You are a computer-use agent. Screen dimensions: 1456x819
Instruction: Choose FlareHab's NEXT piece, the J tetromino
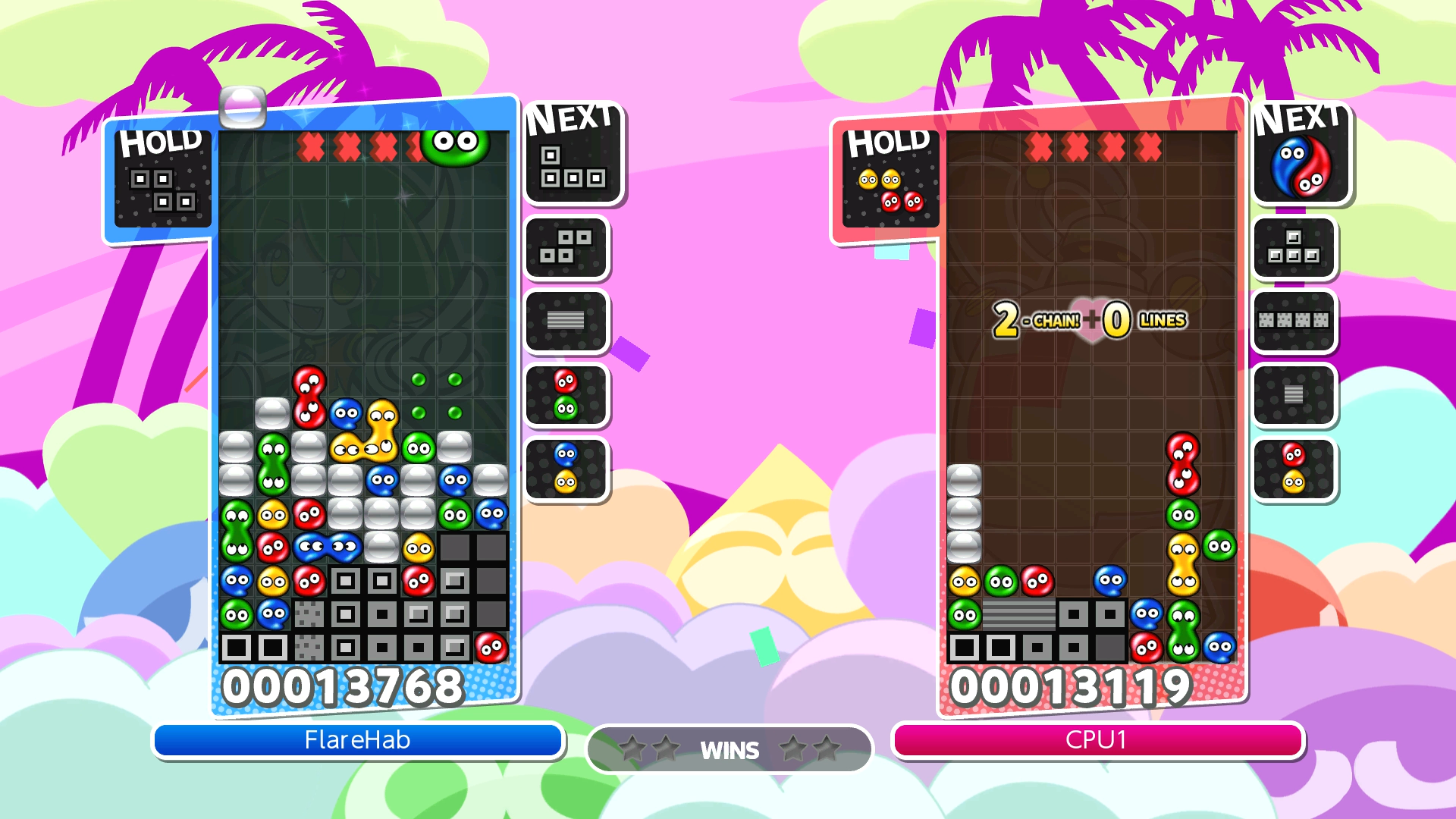coord(573,159)
